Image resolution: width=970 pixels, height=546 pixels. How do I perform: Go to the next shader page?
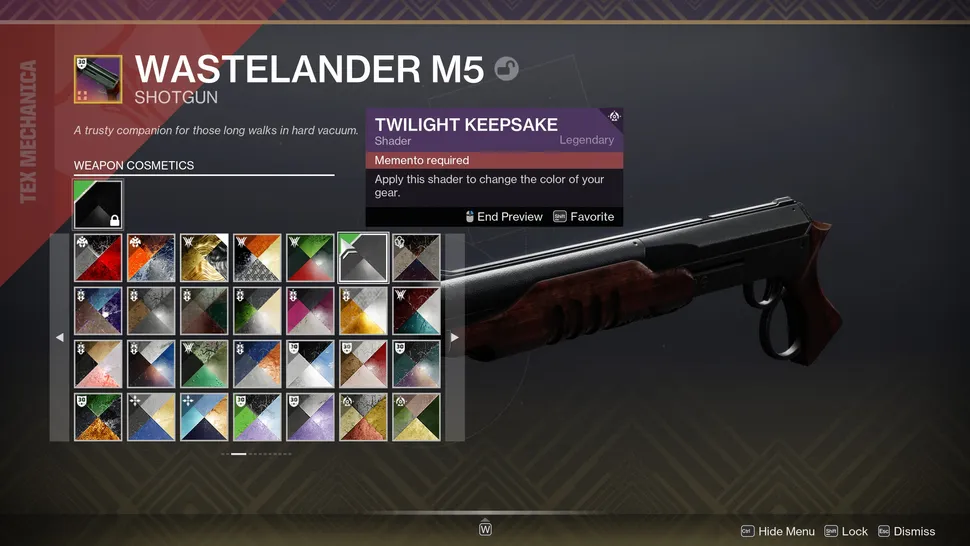pos(455,338)
